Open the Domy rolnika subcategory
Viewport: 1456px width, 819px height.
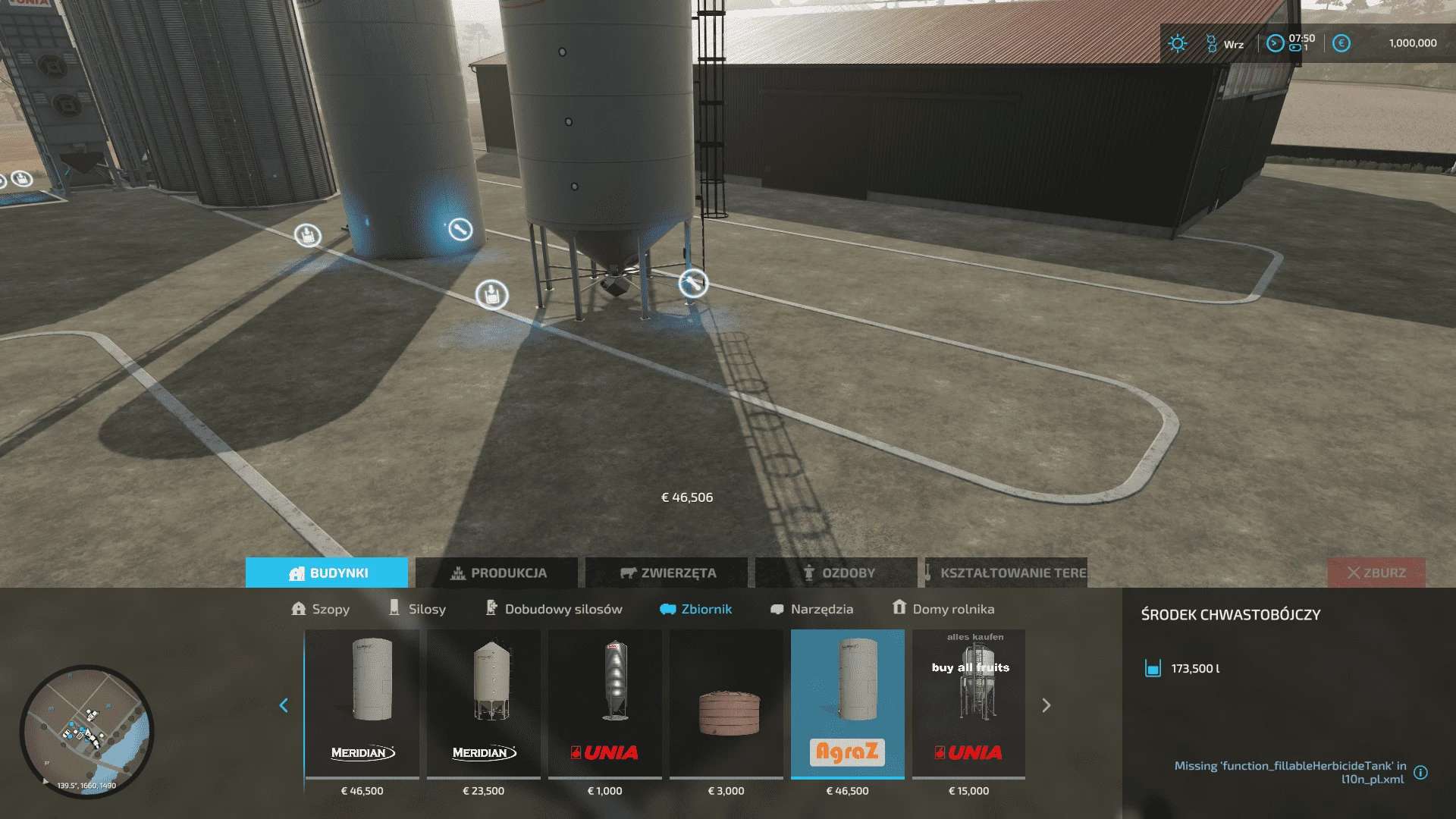(943, 609)
